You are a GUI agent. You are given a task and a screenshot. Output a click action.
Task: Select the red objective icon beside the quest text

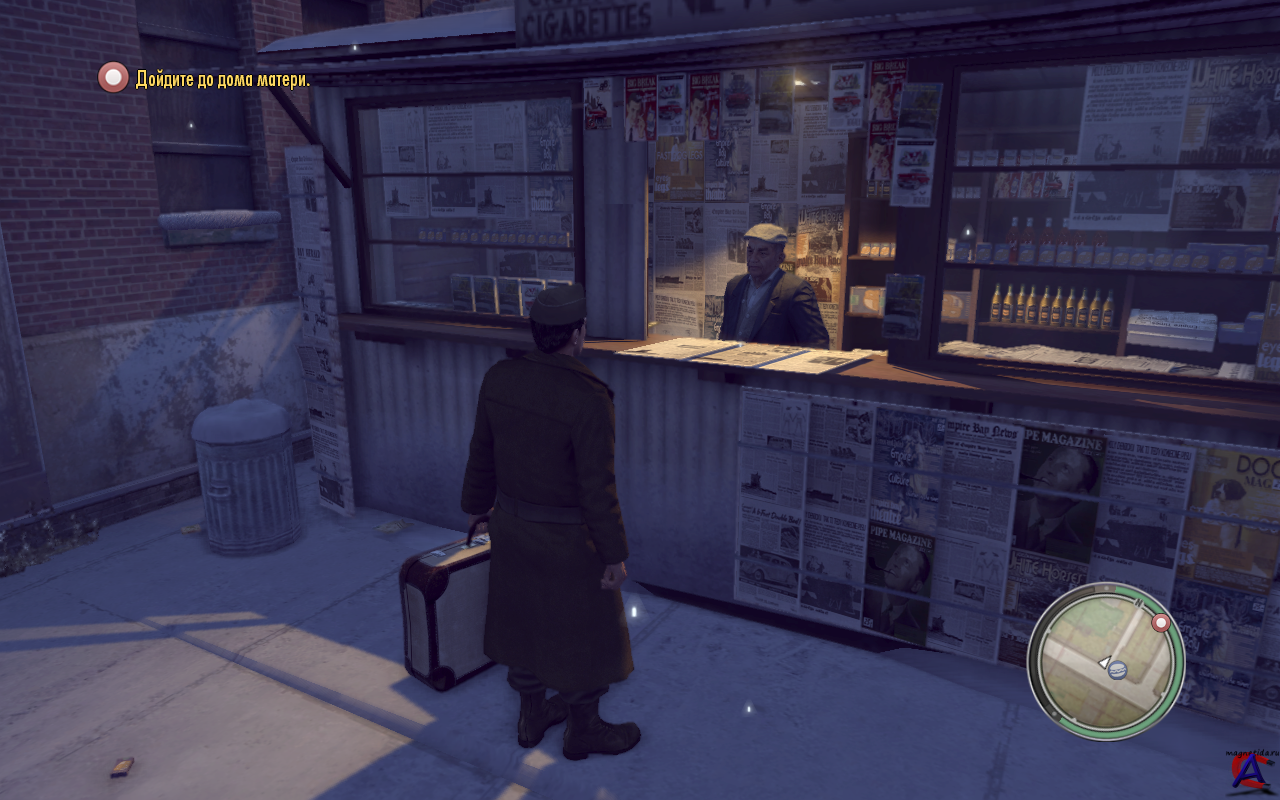[x=113, y=77]
